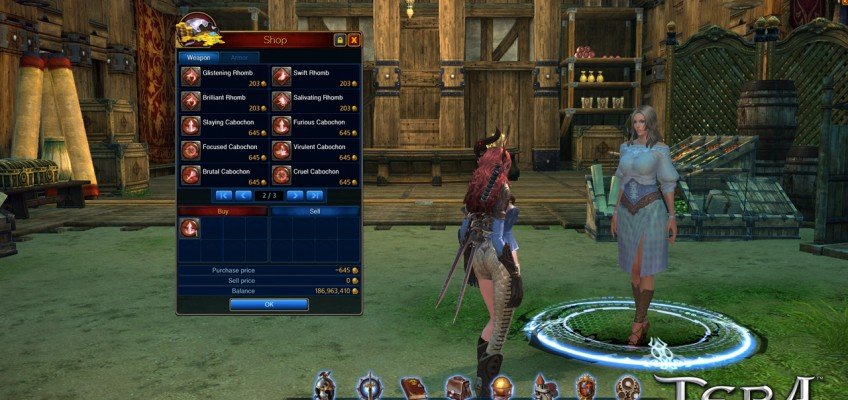Close the Shop window

tap(354, 40)
